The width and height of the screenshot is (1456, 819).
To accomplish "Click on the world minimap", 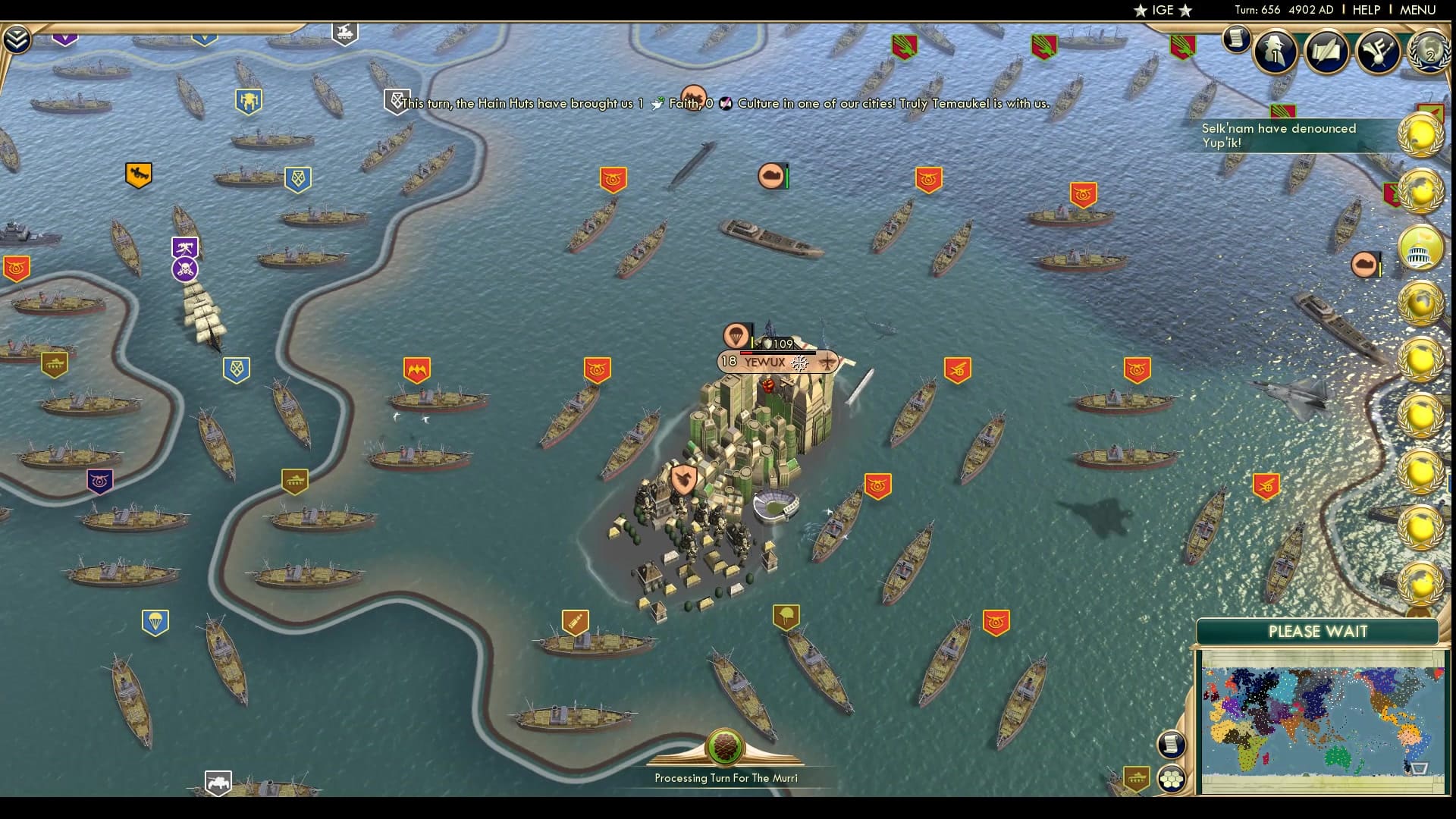I will (1322, 720).
